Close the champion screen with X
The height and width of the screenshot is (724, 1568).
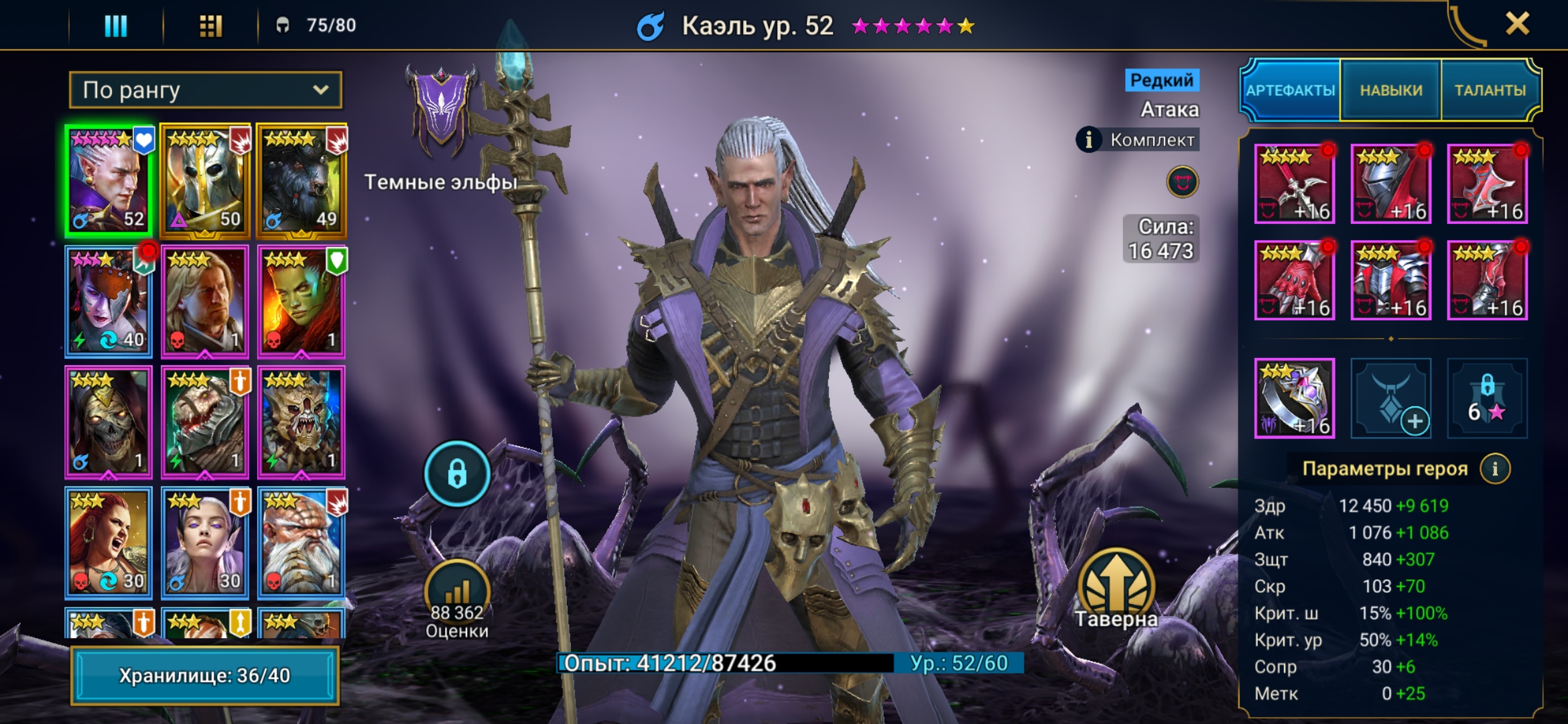coord(1517,24)
